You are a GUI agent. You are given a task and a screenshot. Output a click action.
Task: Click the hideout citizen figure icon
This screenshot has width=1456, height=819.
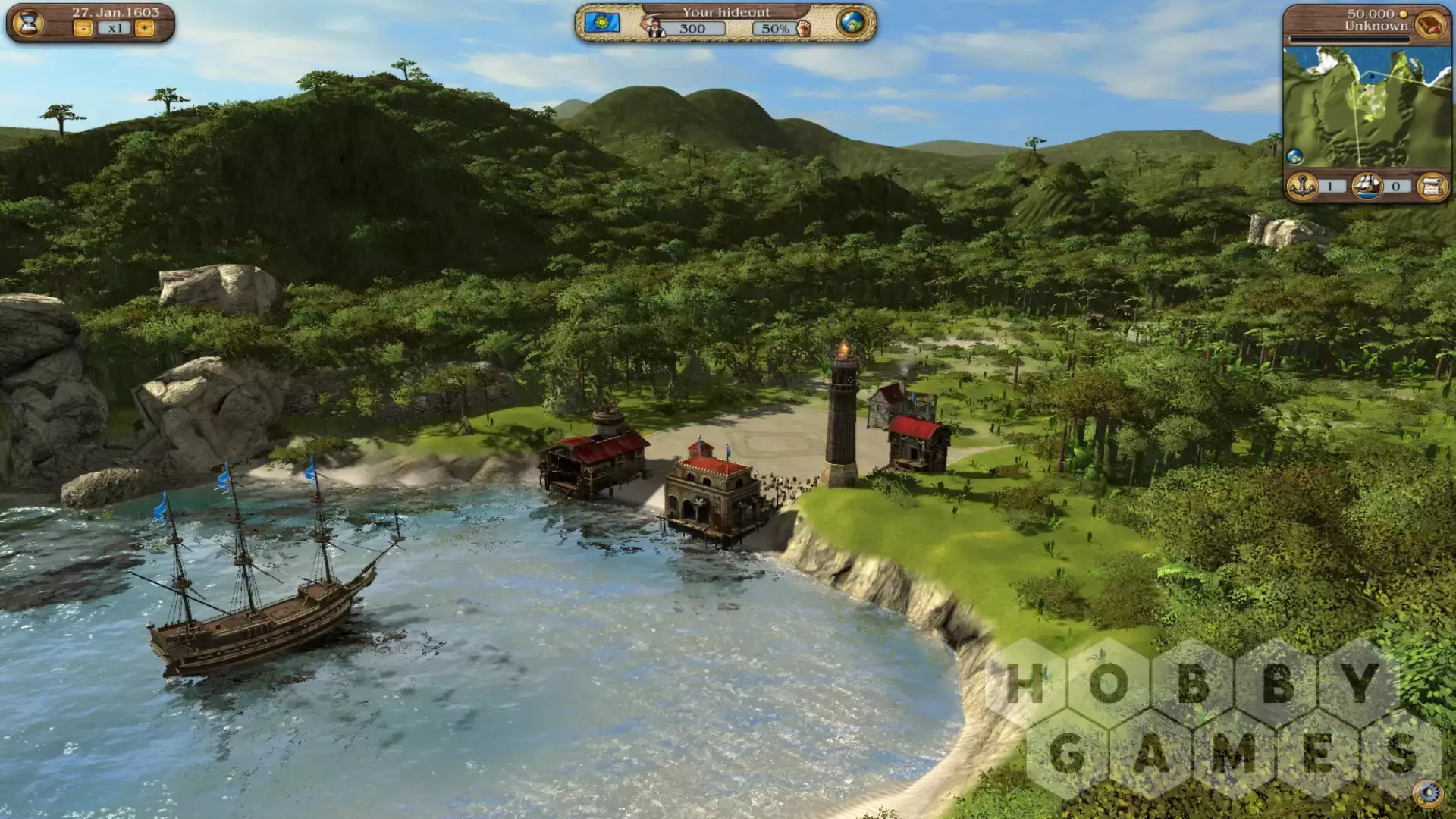click(x=655, y=28)
